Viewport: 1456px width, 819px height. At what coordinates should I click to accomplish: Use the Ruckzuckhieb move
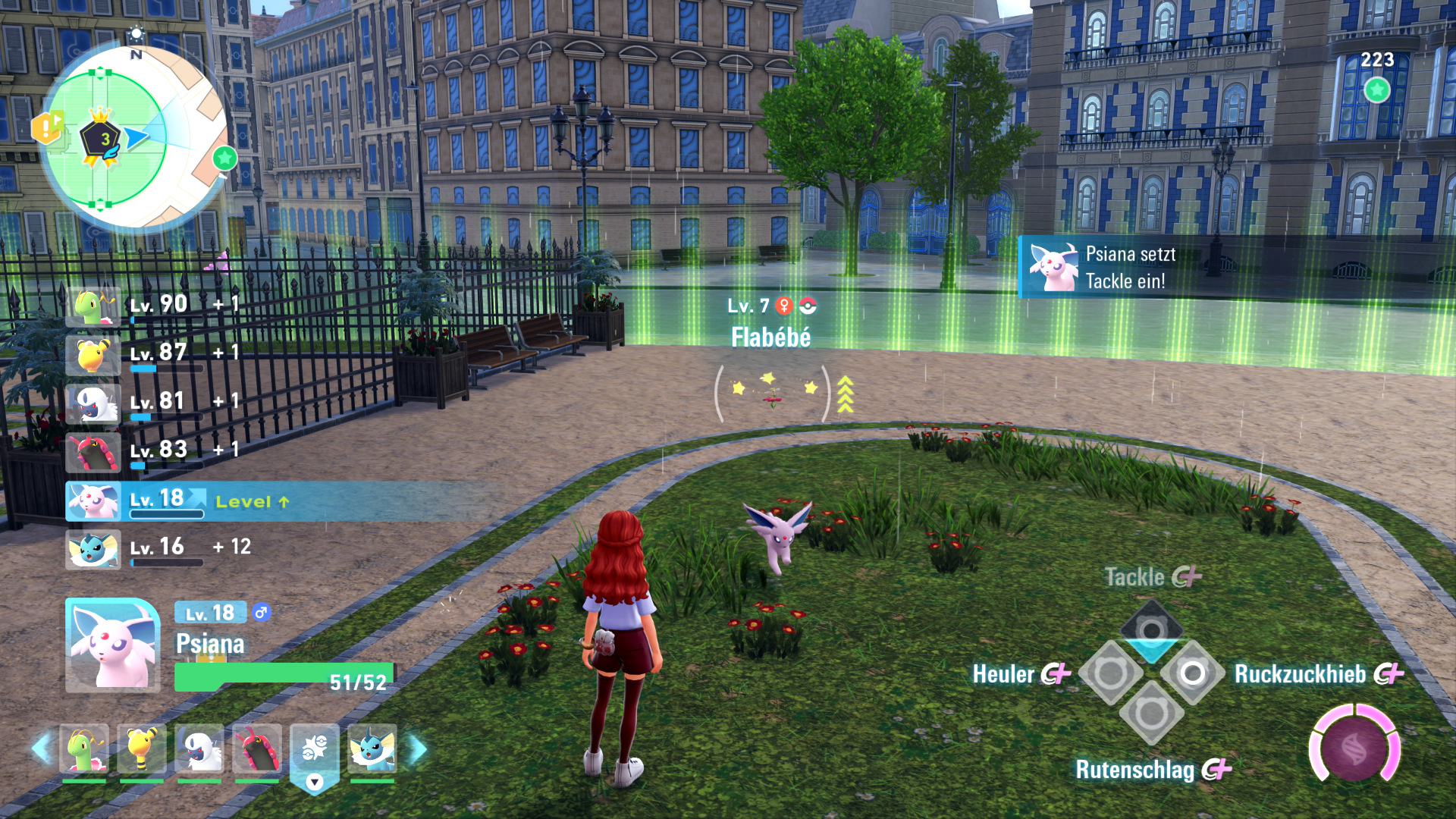[x=1192, y=673]
